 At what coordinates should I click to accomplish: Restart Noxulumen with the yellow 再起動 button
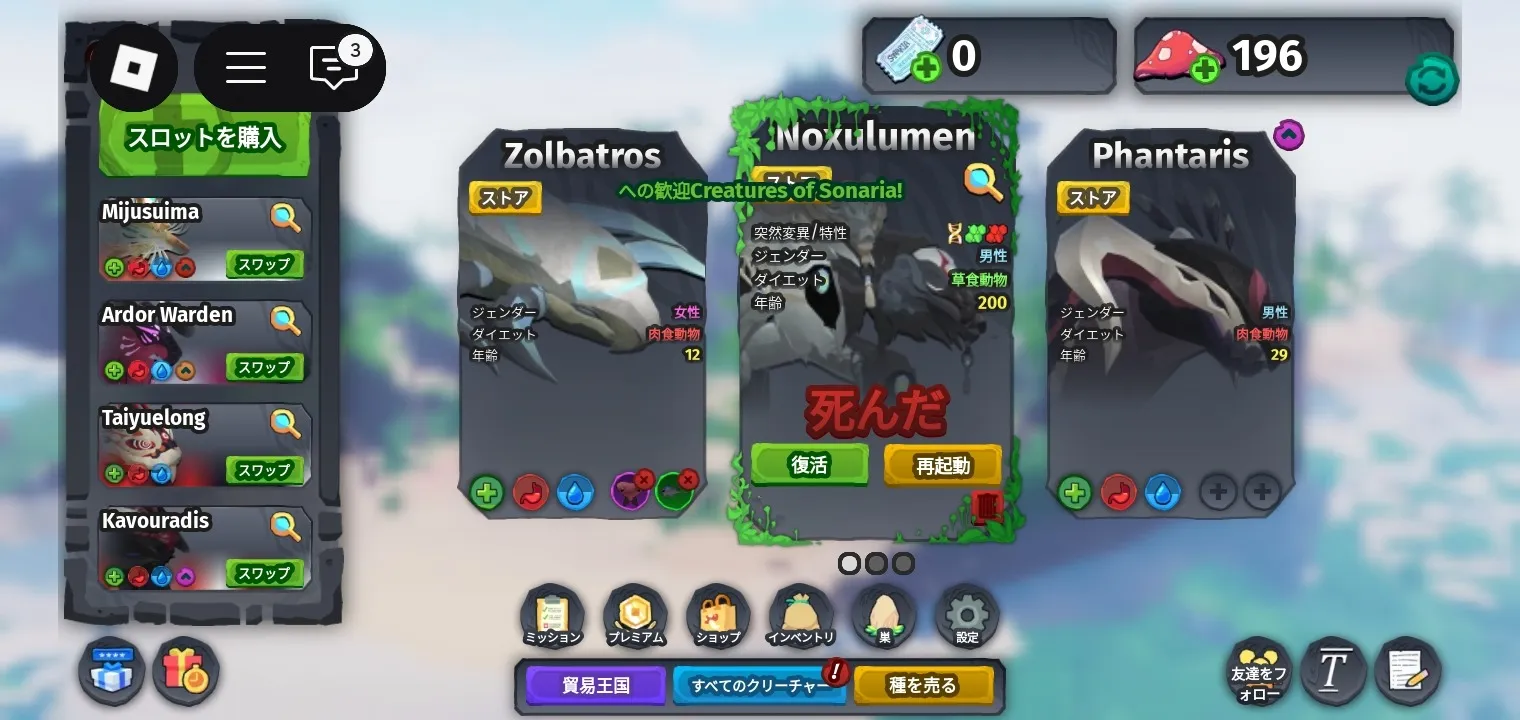(942, 466)
